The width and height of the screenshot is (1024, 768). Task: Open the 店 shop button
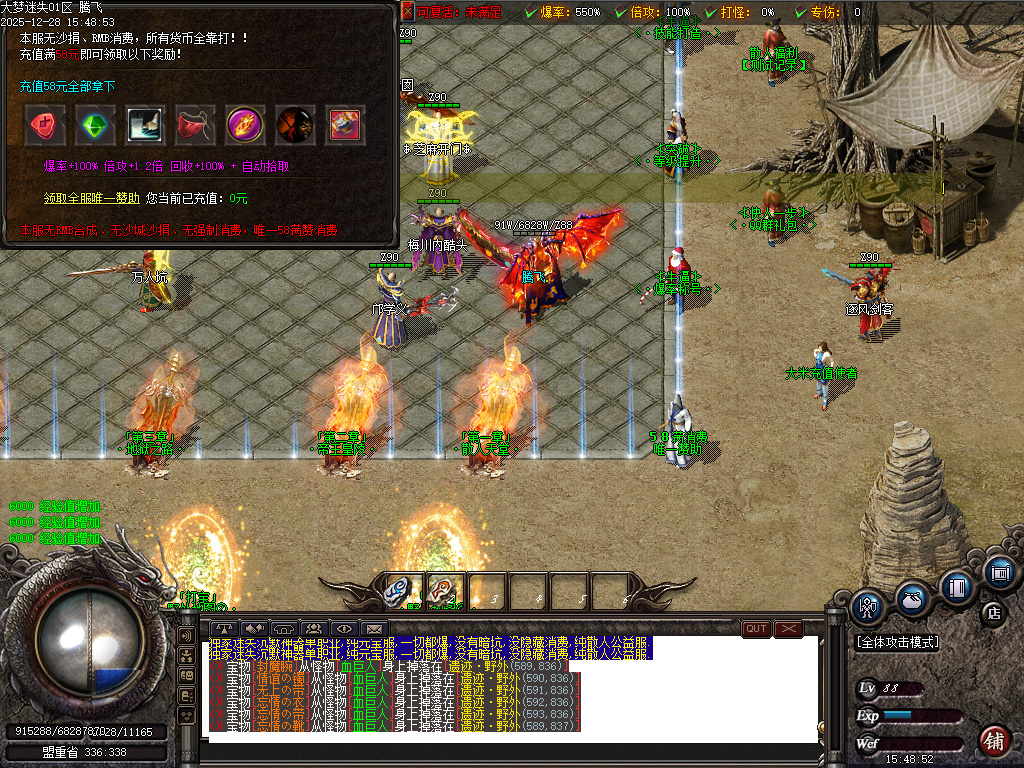993,612
